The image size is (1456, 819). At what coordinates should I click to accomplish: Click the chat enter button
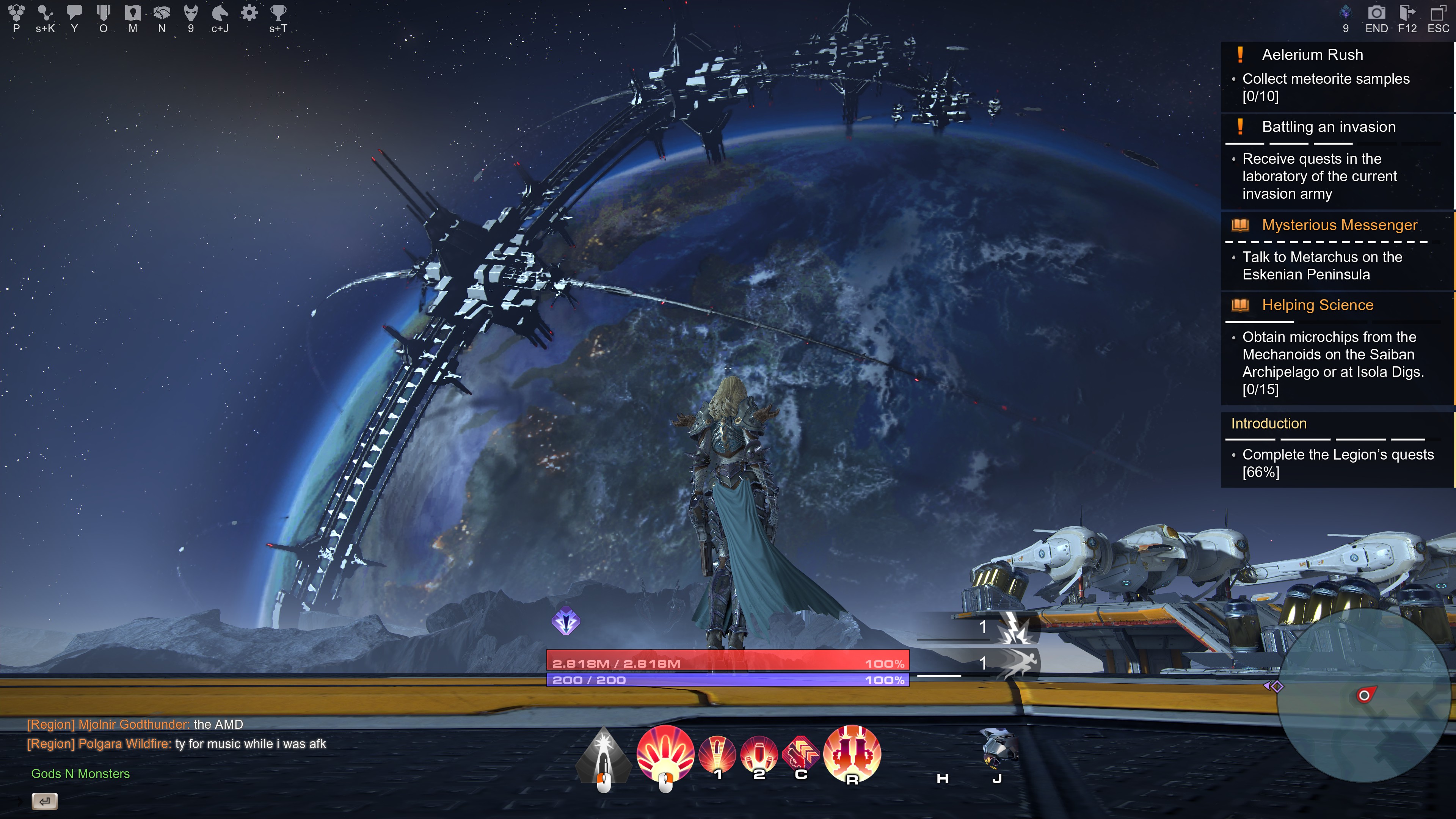45,801
